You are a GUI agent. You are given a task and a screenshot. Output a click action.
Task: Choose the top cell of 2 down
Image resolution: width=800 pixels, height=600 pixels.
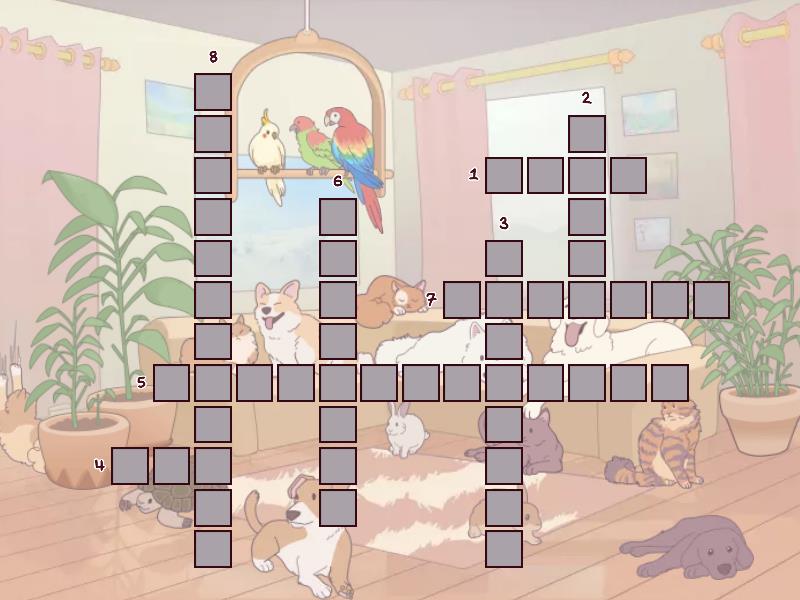click(x=587, y=133)
